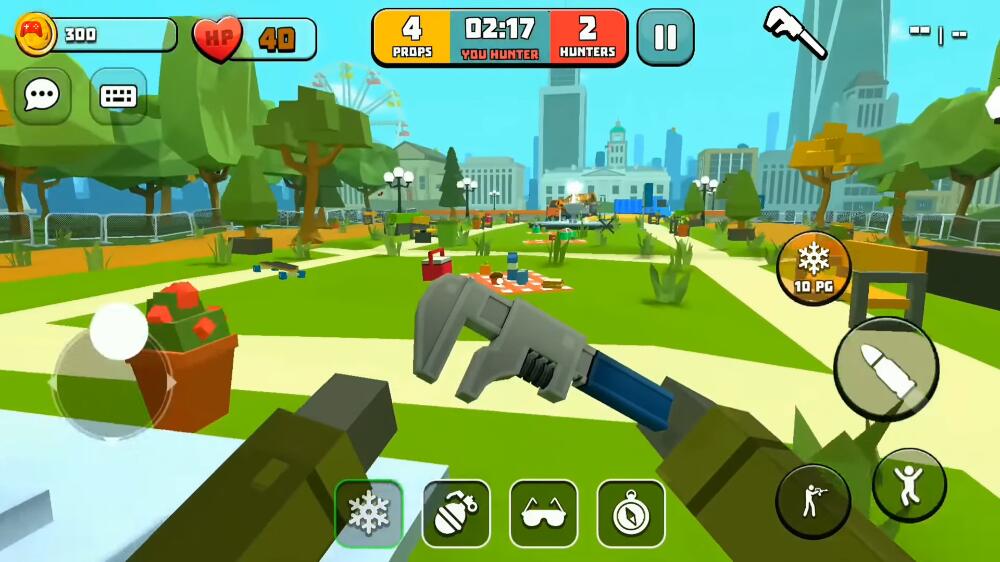Open the keyboard input button
The height and width of the screenshot is (562, 1000).
(x=118, y=96)
